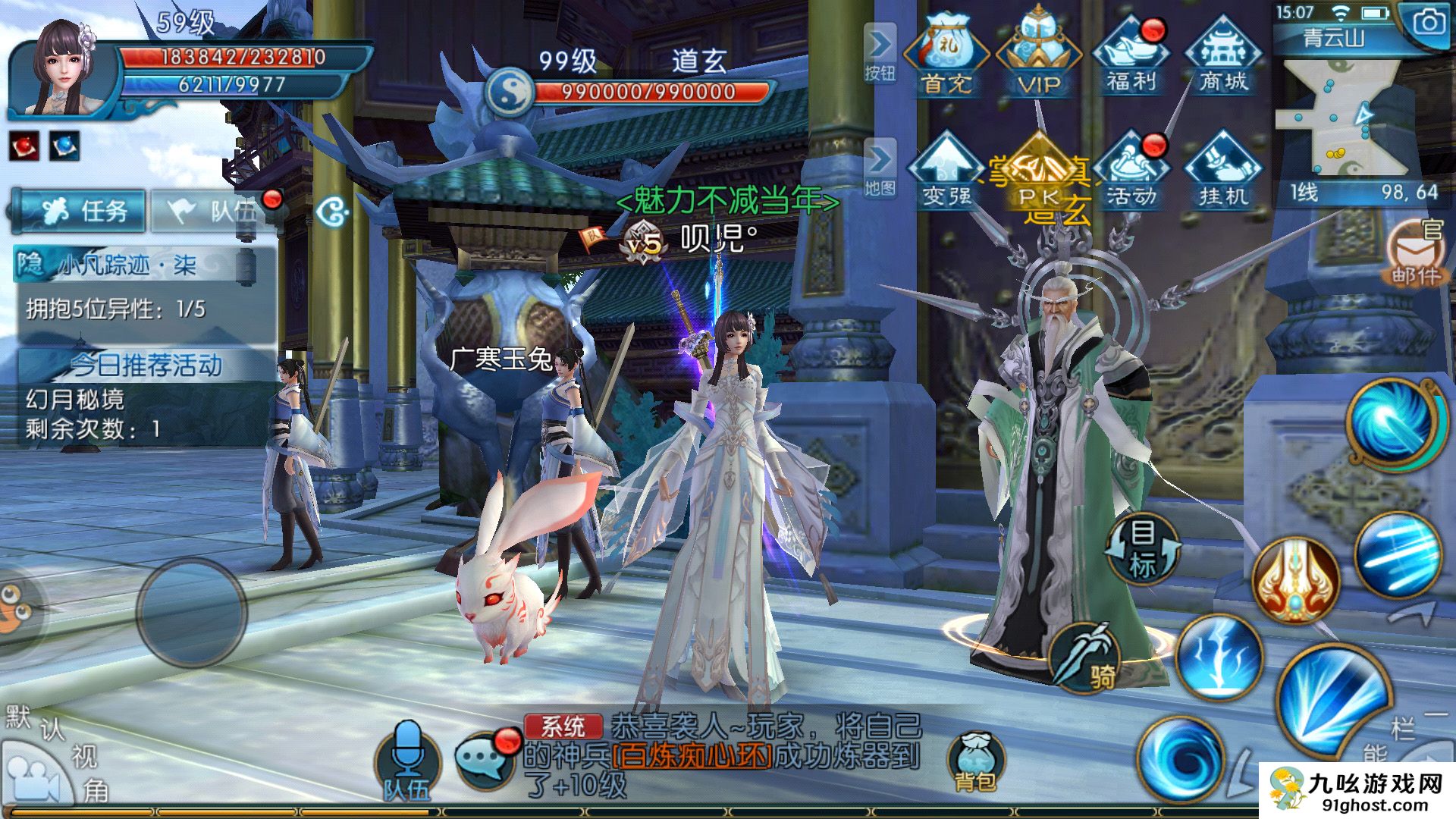Mount up with the 骑 button
The image size is (1456, 819).
coord(1086,656)
